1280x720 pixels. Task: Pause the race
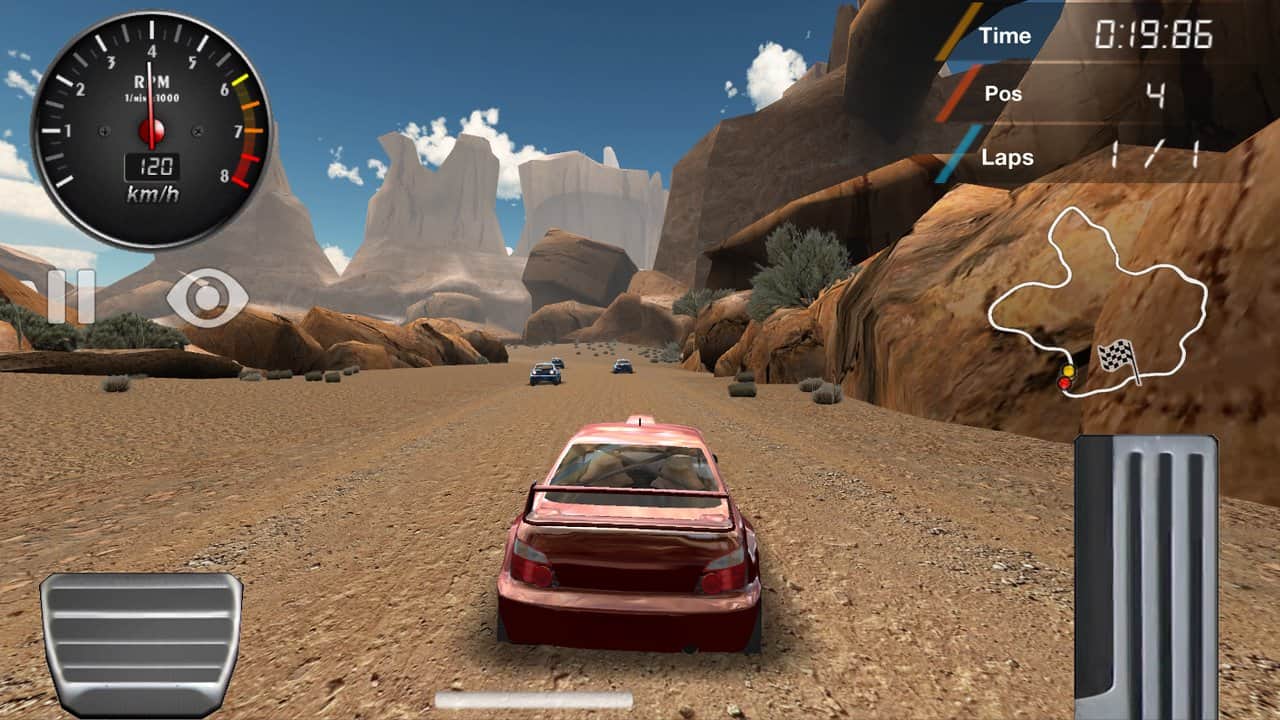click(x=71, y=297)
